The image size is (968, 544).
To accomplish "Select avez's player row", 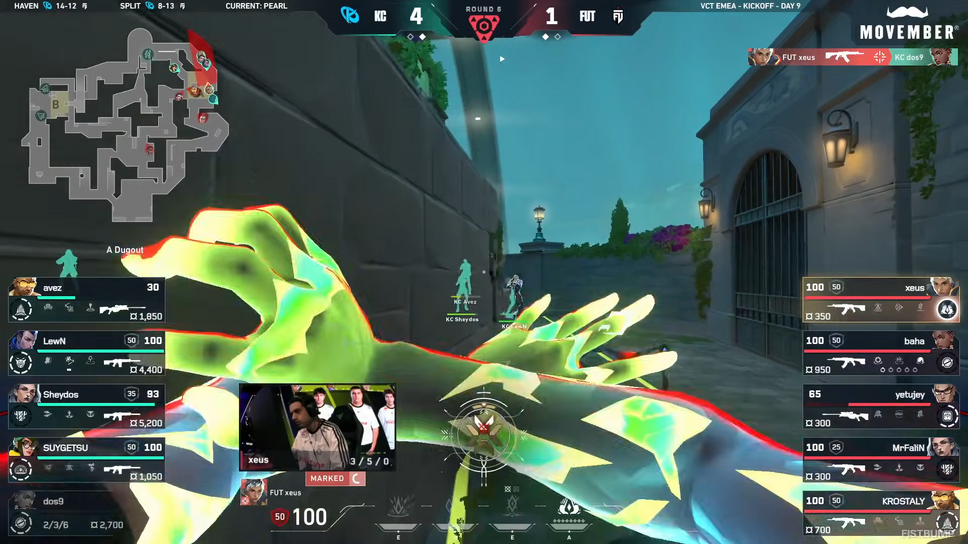I will coord(86,300).
